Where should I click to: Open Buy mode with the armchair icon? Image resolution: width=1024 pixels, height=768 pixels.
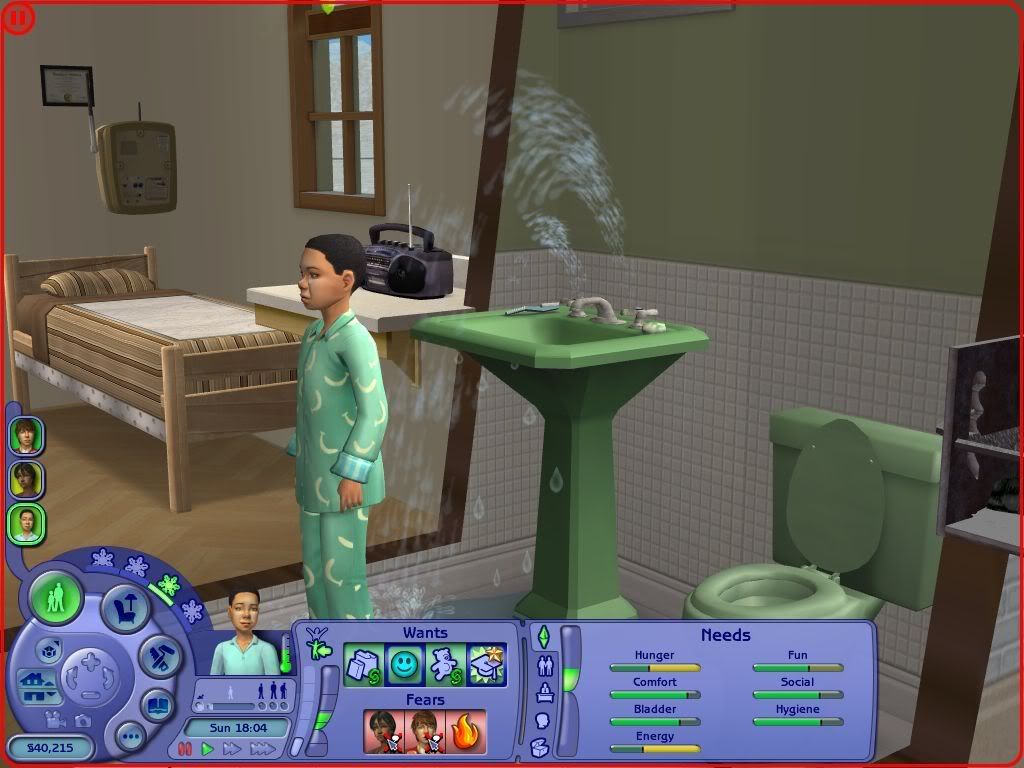click(x=126, y=607)
